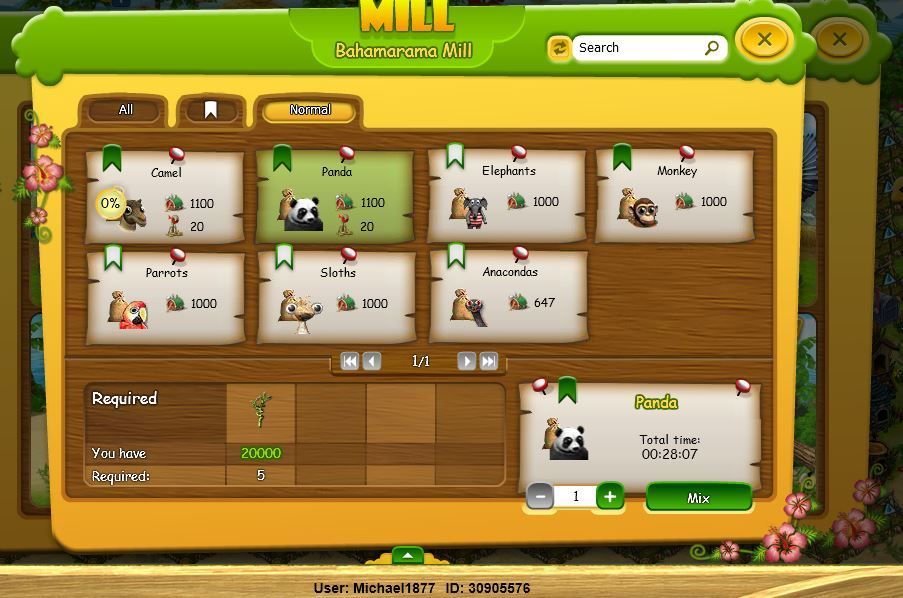Choose the Sloths recipe card
Image resolution: width=903 pixels, height=598 pixels.
[337, 298]
